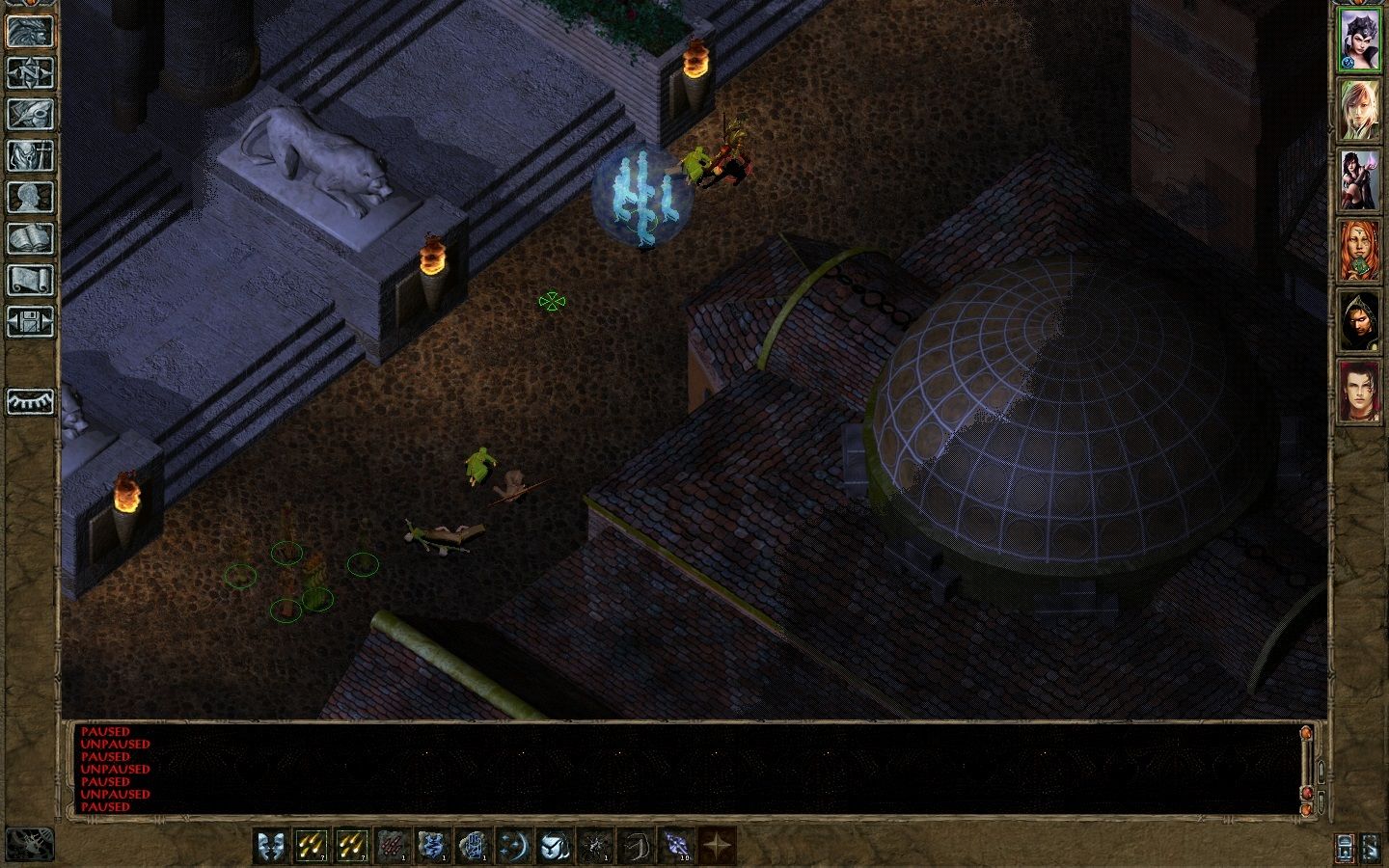Activate the twin masks talk action
The image size is (1389, 868).
click(271, 846)
